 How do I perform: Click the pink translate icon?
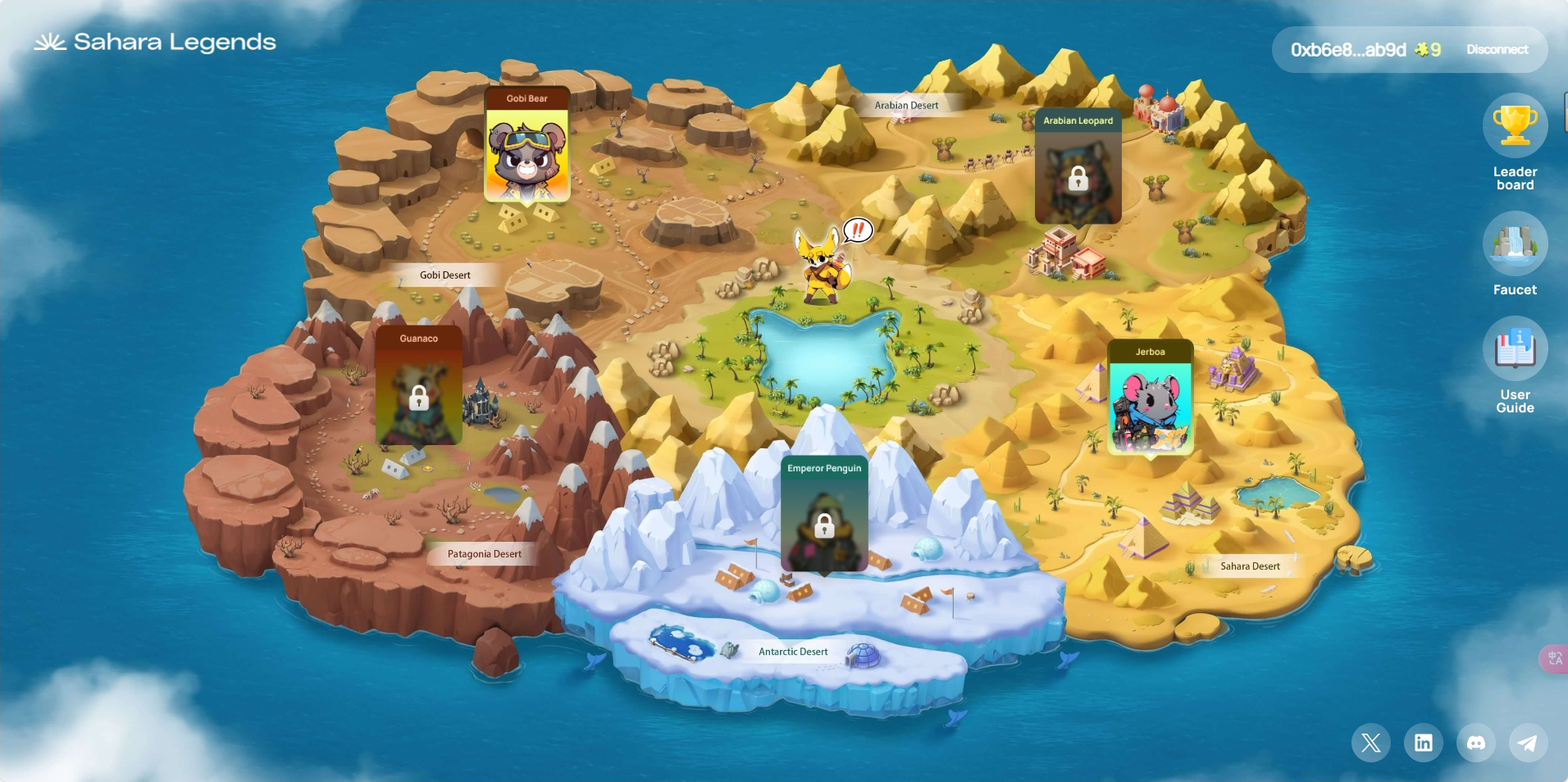1554,658
